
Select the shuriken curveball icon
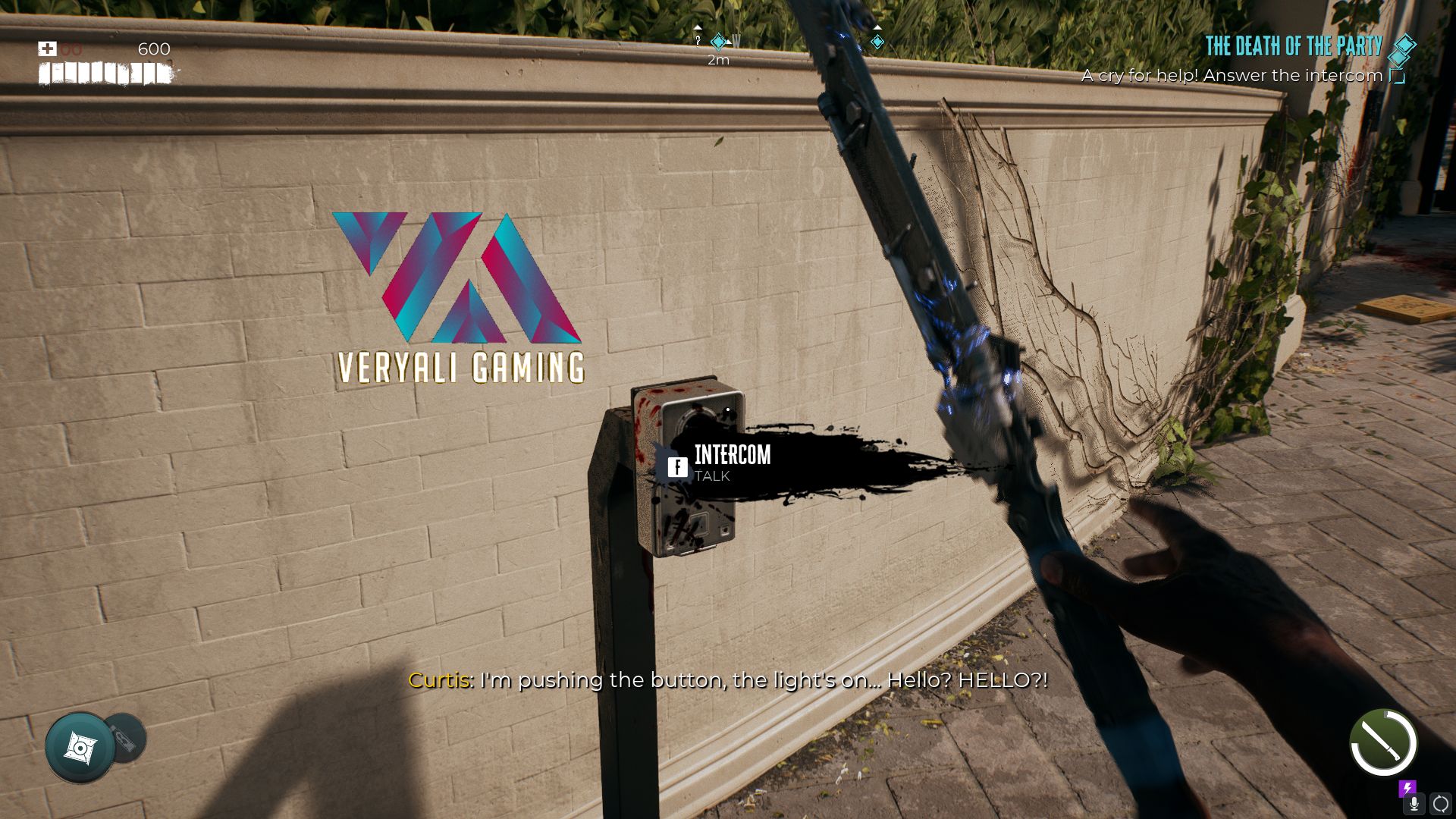point(80,748)
